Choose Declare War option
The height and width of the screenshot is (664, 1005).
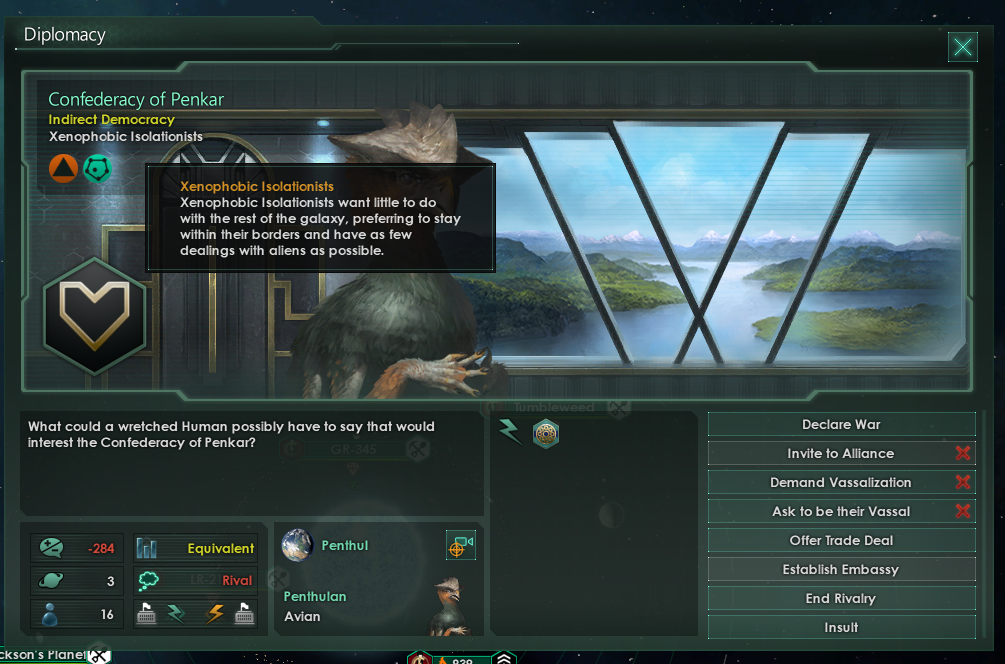coord(841,425)
